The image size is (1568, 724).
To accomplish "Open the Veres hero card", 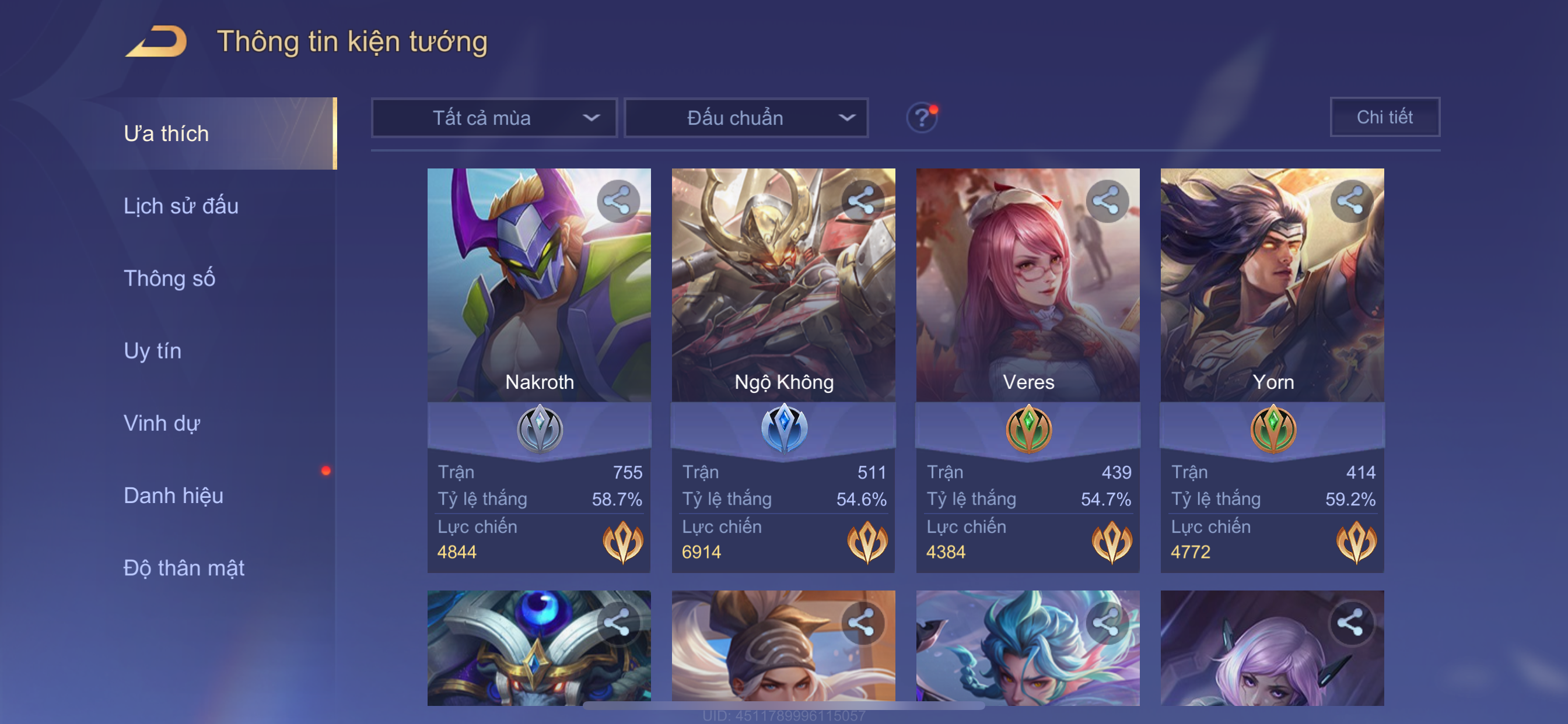I will (1027, 304).
